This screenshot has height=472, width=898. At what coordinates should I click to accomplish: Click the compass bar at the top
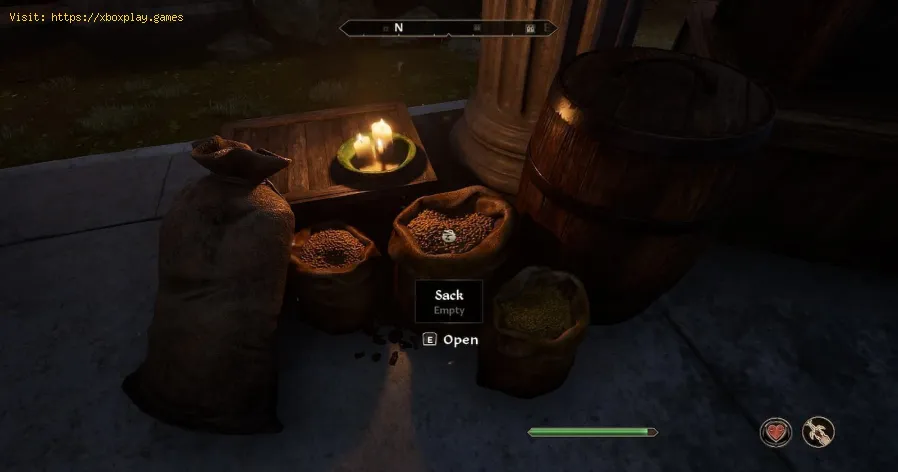click(449, 29)
